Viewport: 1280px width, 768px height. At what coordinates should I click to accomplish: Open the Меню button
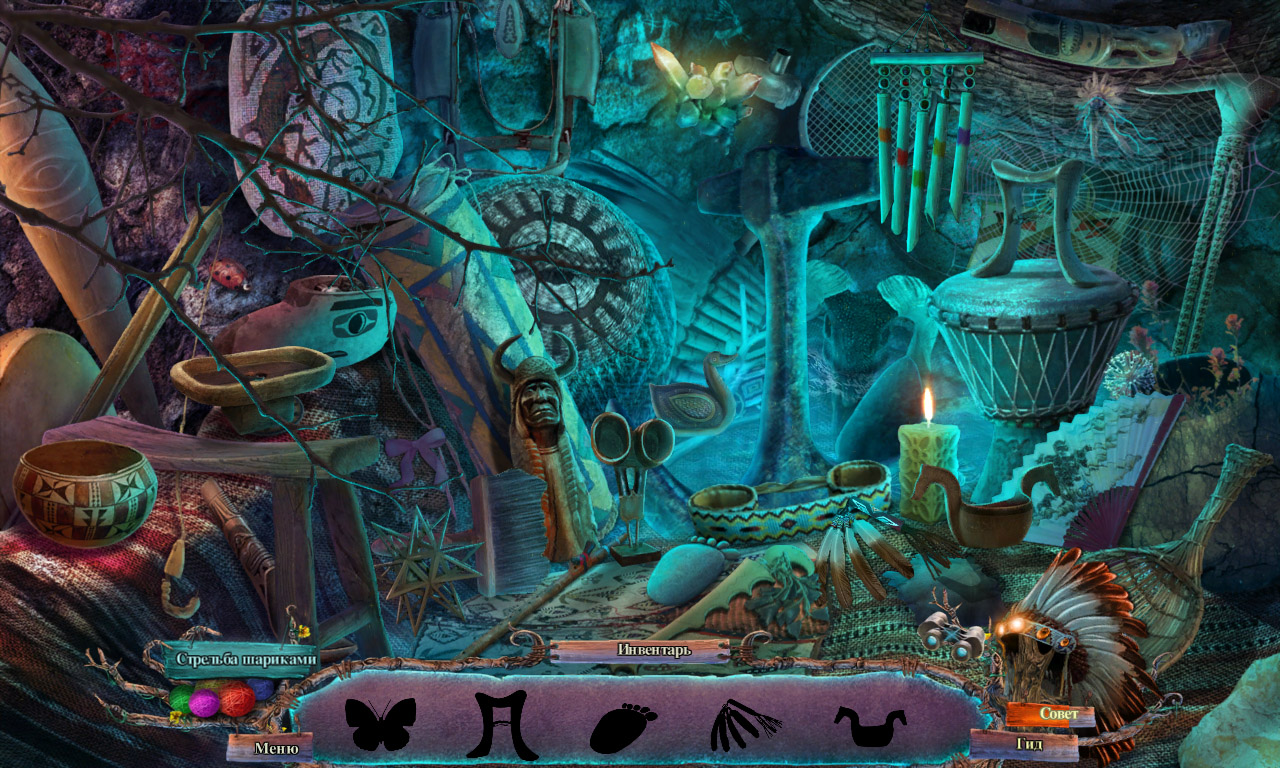276,747
